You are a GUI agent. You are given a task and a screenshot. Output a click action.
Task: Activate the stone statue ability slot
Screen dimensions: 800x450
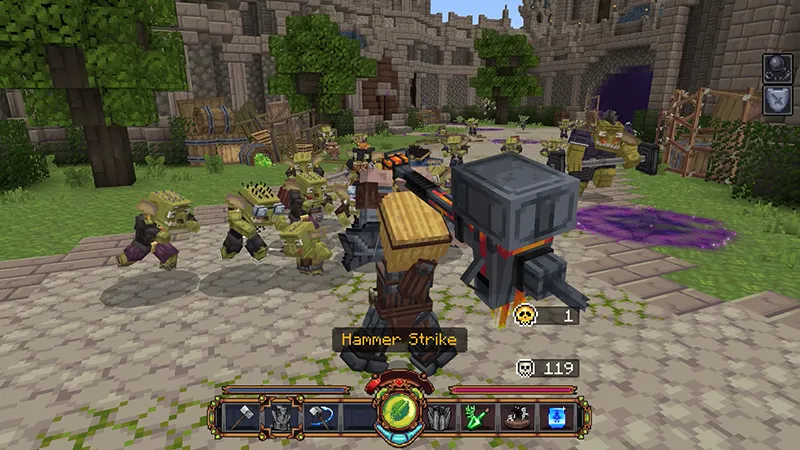281,417
